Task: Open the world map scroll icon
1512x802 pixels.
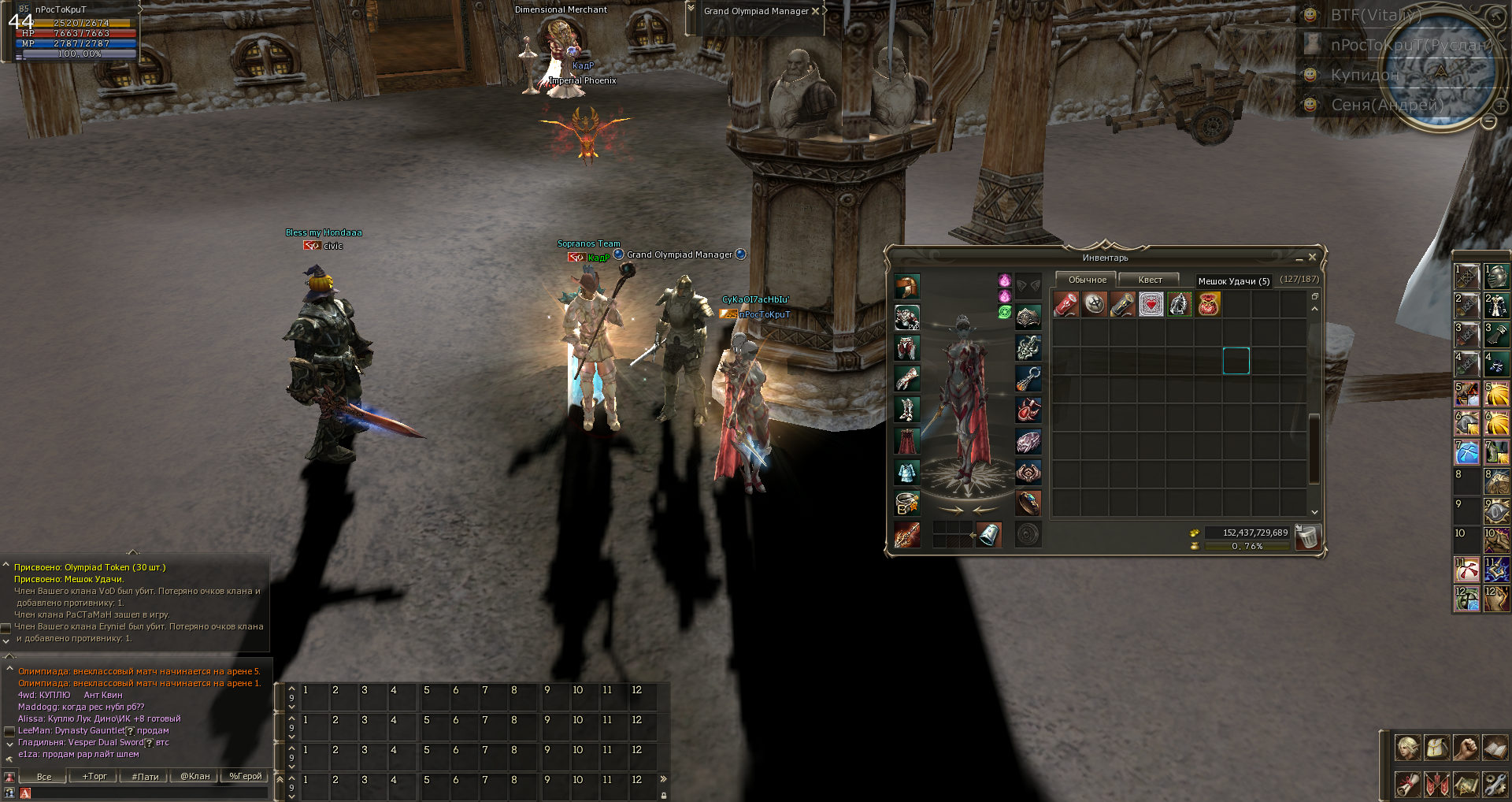Action: click(x=1466, y=784)
